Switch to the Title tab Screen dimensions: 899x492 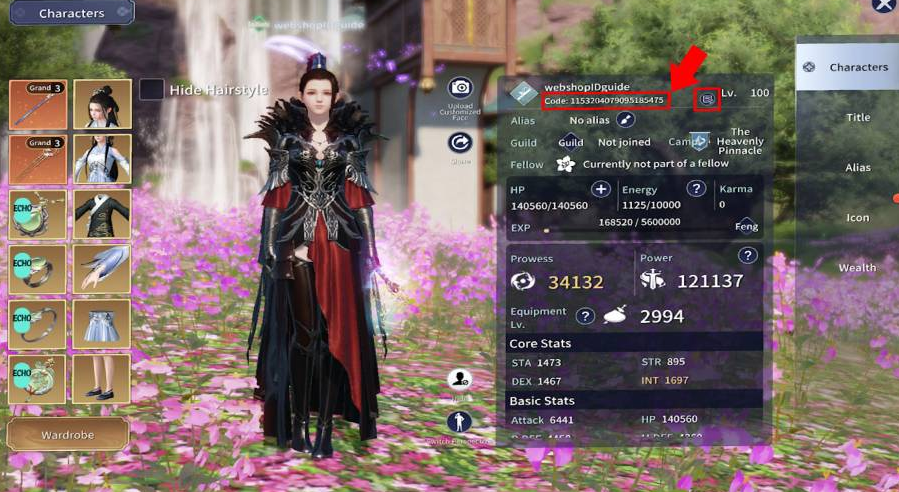[x=858, y=117]
